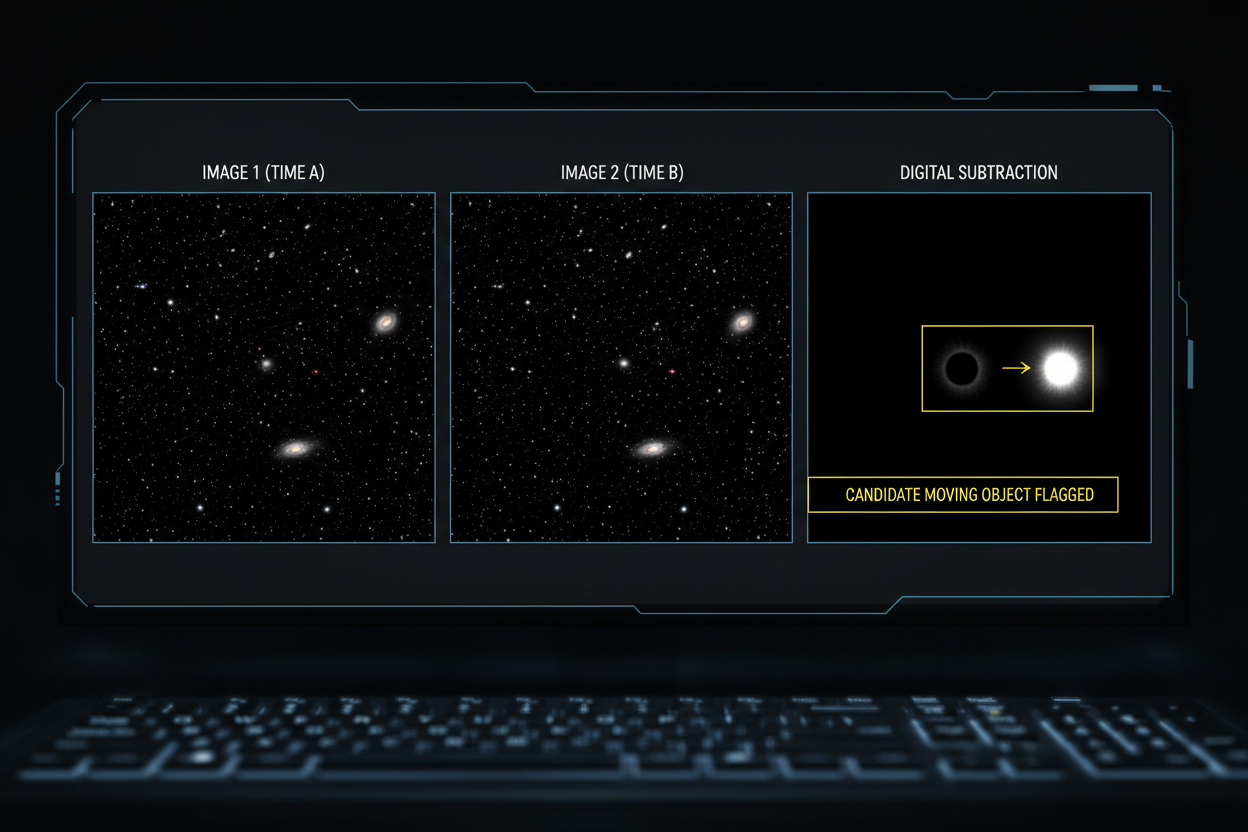The image size is (1248, 832).
Task: Click the Candidate Moving Object Flagged banner
Action: point(963,495)
